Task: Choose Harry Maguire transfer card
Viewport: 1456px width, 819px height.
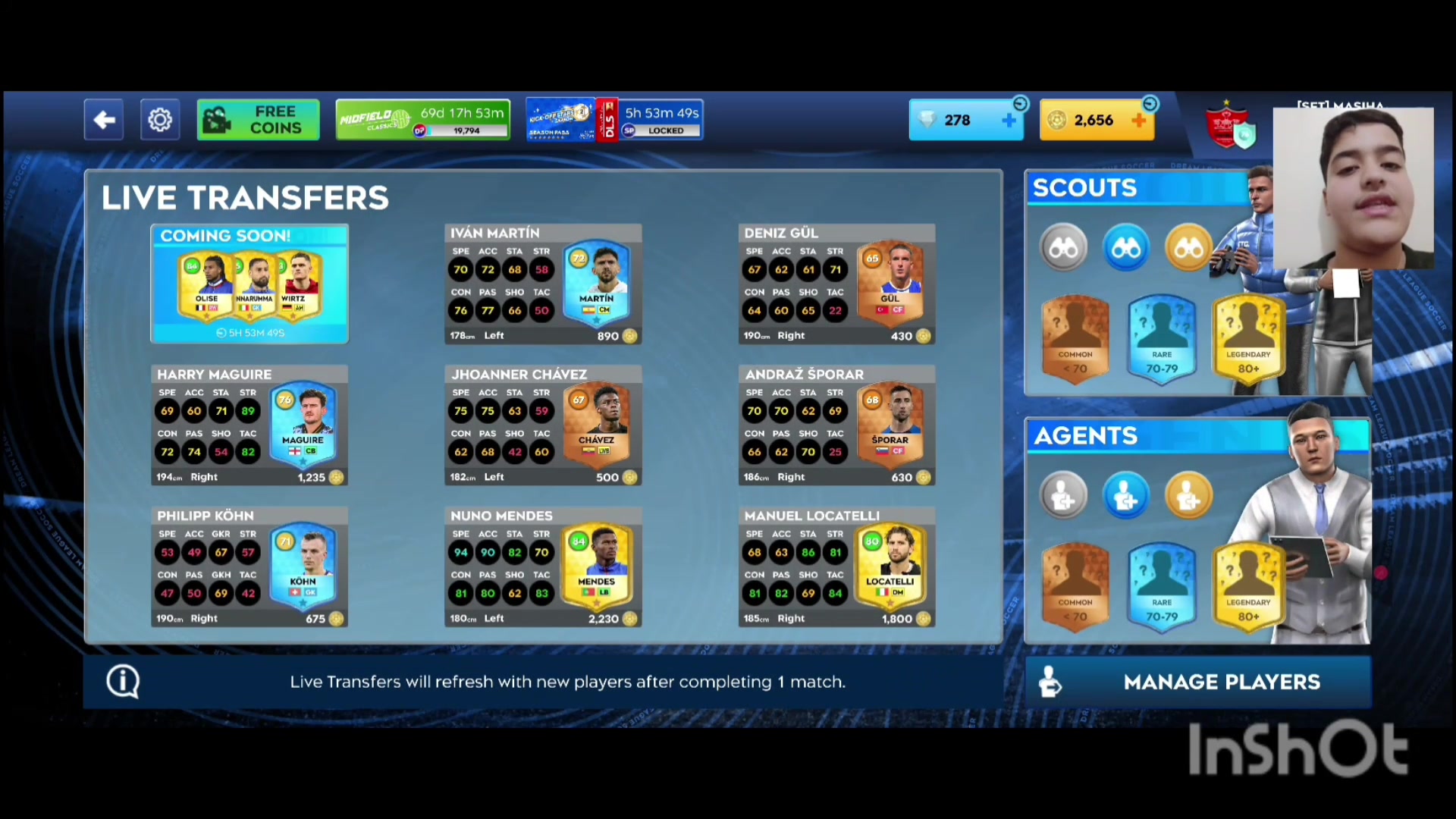Action: tap(249, 425)
